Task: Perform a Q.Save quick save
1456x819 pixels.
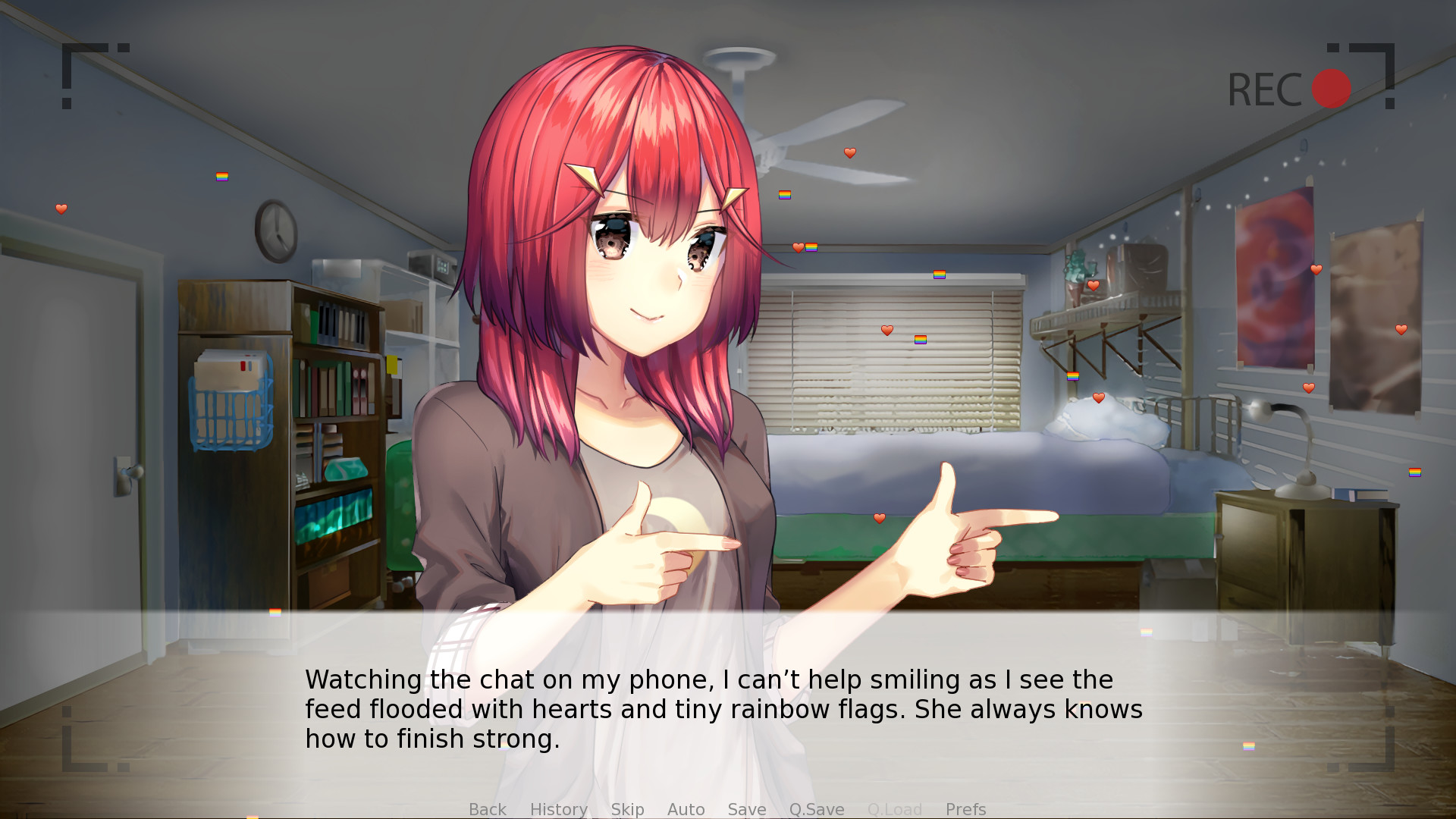Action: click(x=817, y=809)
